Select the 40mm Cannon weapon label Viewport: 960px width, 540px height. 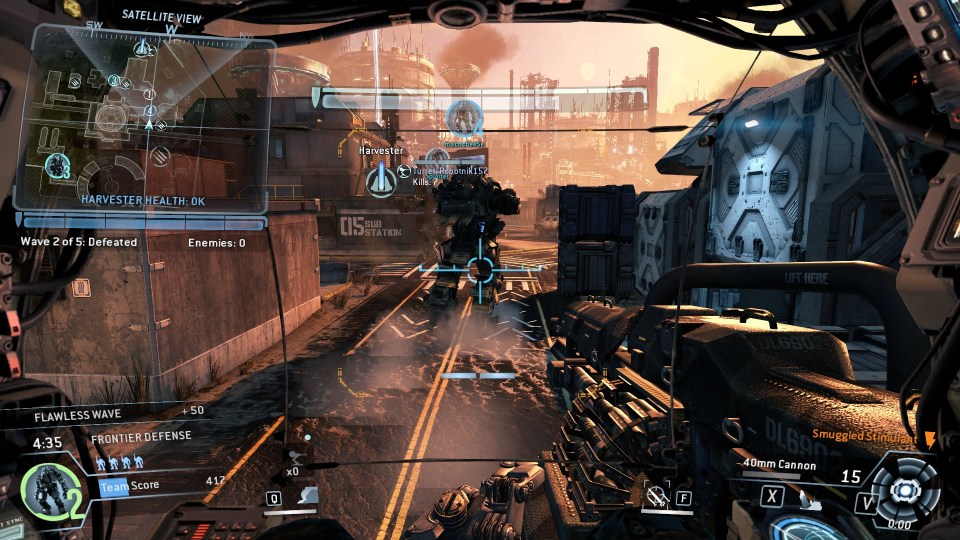point(779,464)
